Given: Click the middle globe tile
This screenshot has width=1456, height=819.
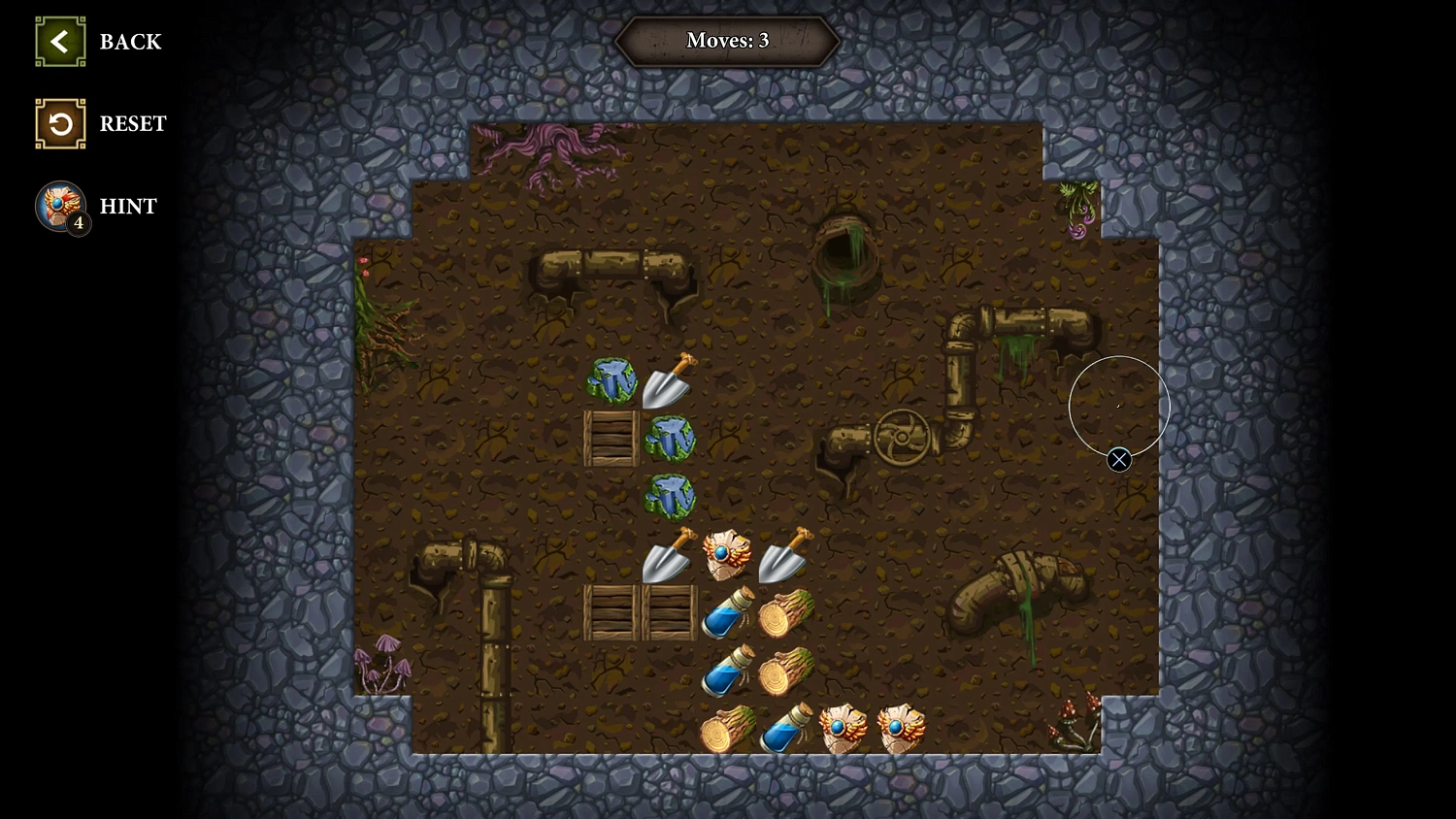Looking at the screenshot, I should tap(670, 440).
